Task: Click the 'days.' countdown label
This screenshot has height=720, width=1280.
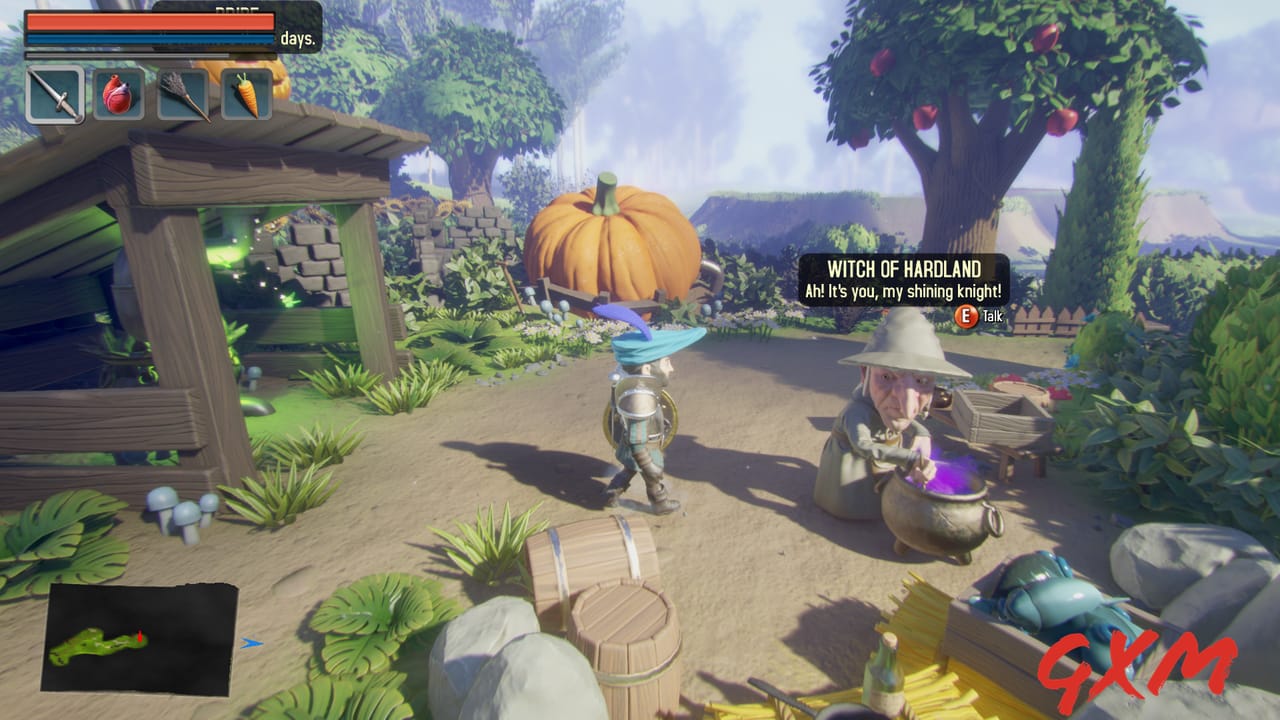Action: pyautogui.click(x=298, y=41)
